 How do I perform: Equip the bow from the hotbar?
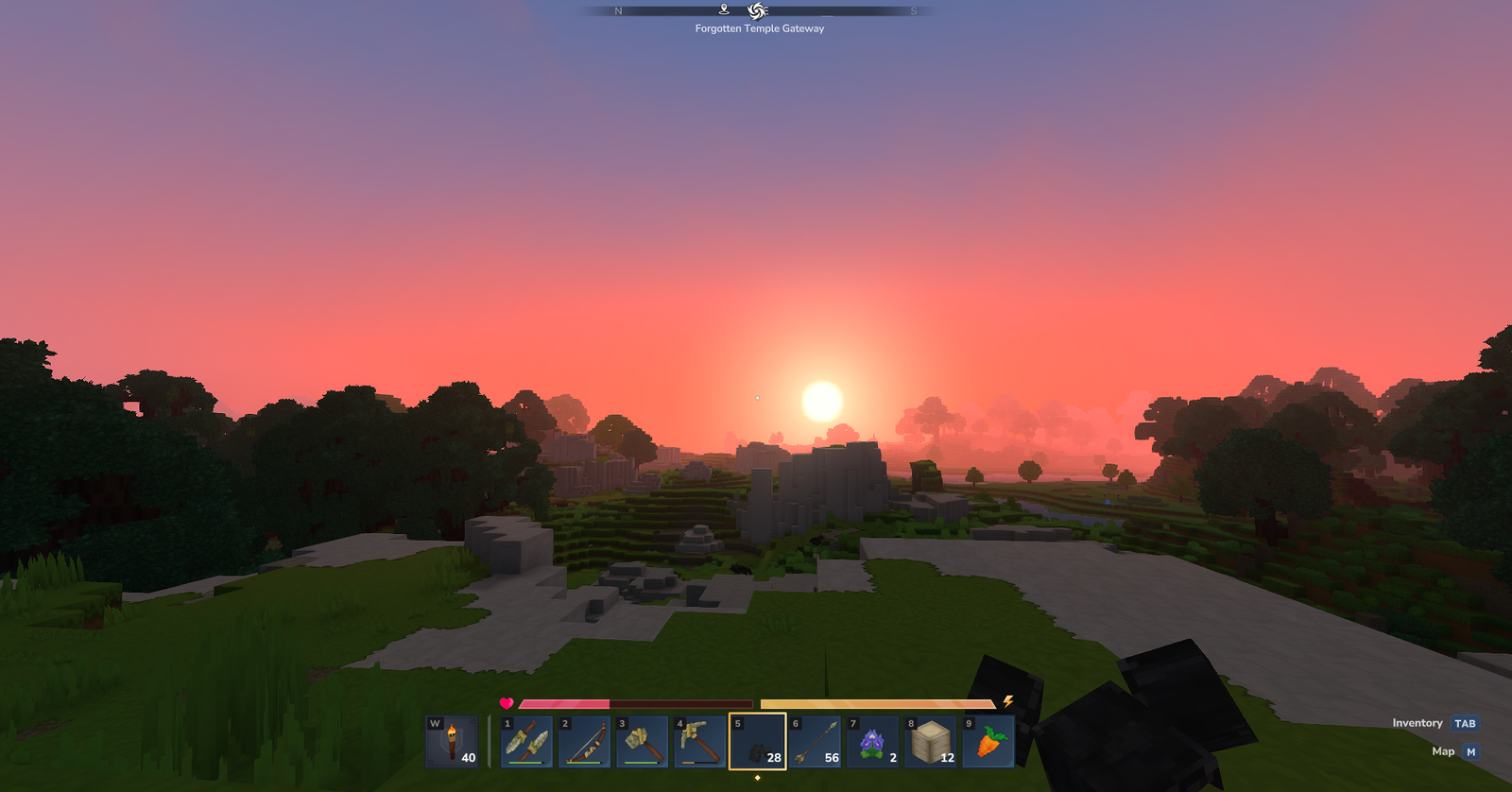584,742
